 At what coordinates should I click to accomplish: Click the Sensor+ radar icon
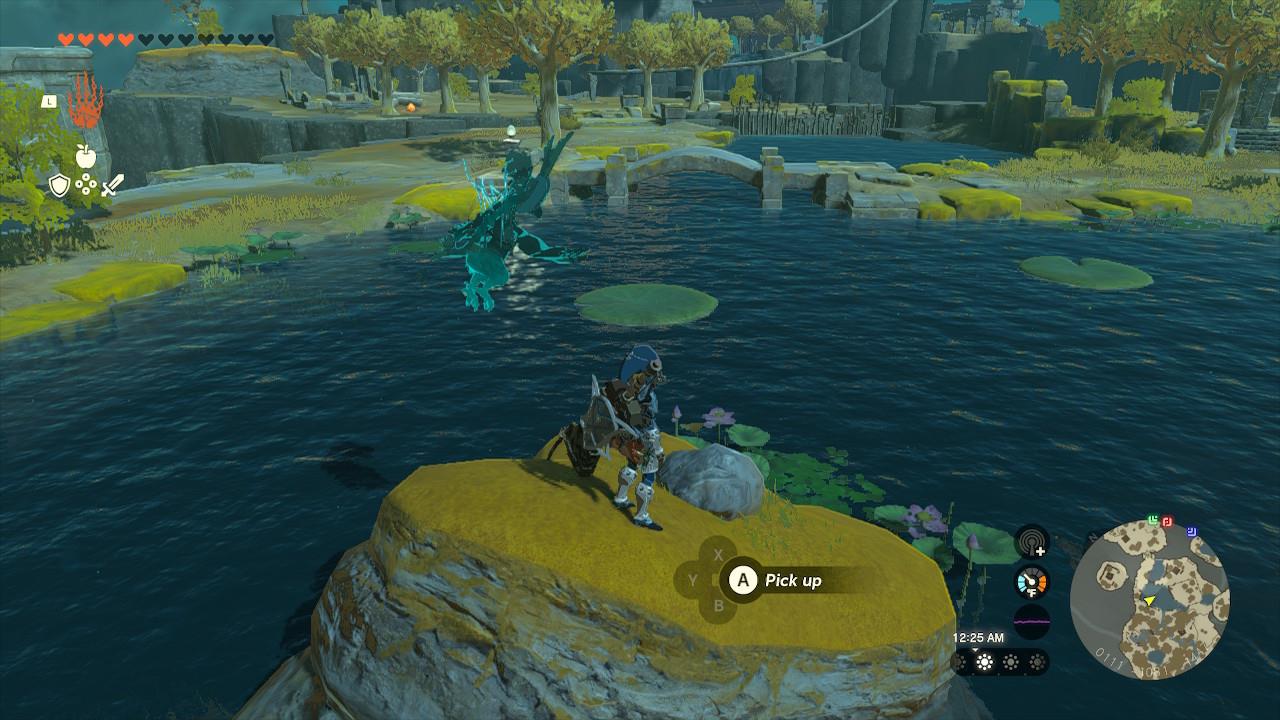tap(1032, 542)
